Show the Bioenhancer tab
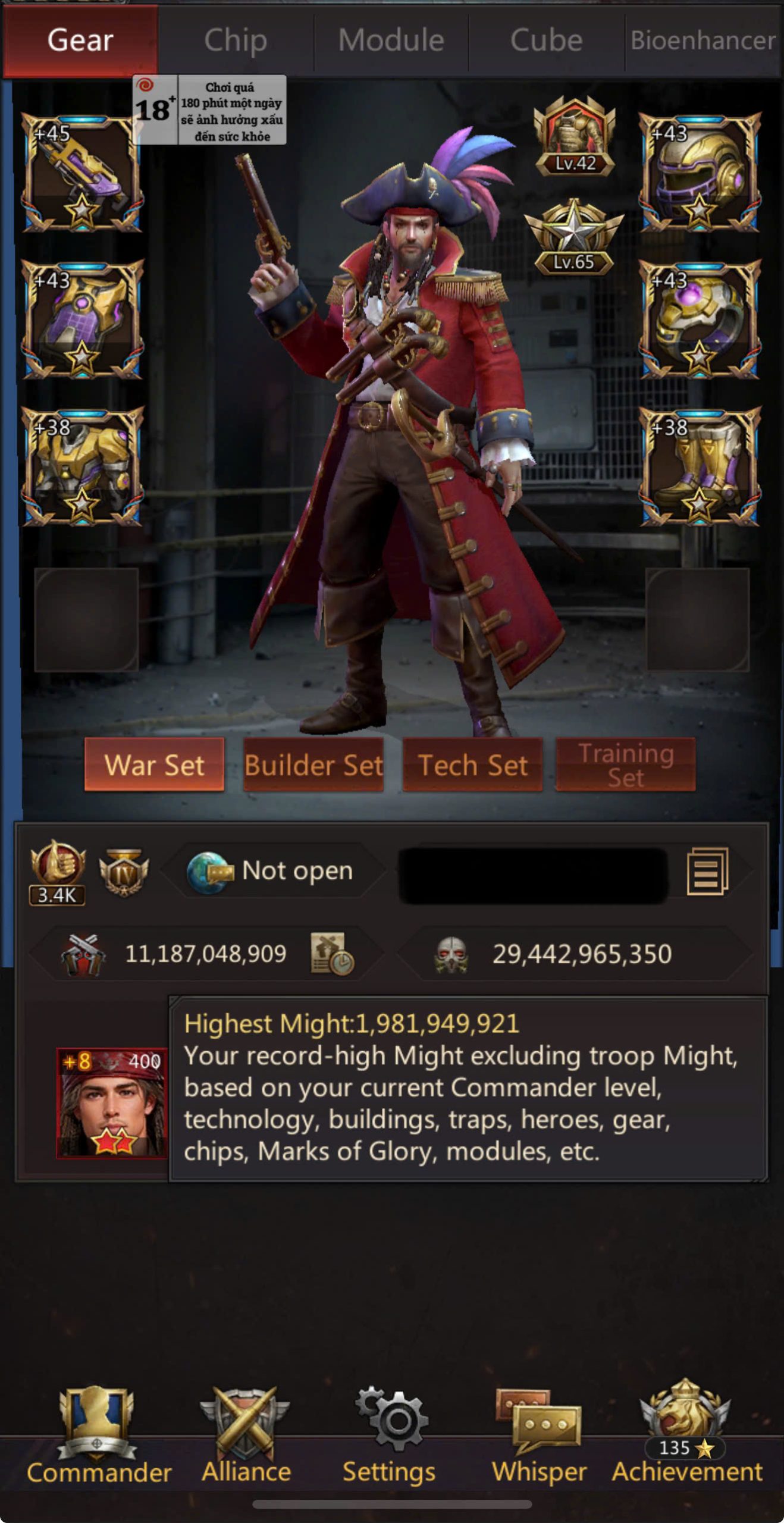Screen dimensions: 784x1523 point(703,40)
